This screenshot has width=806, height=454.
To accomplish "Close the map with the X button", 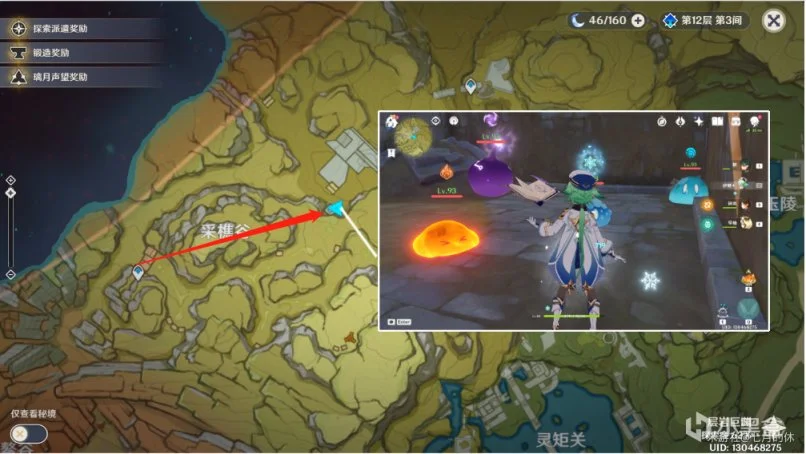I will (773, 20).
